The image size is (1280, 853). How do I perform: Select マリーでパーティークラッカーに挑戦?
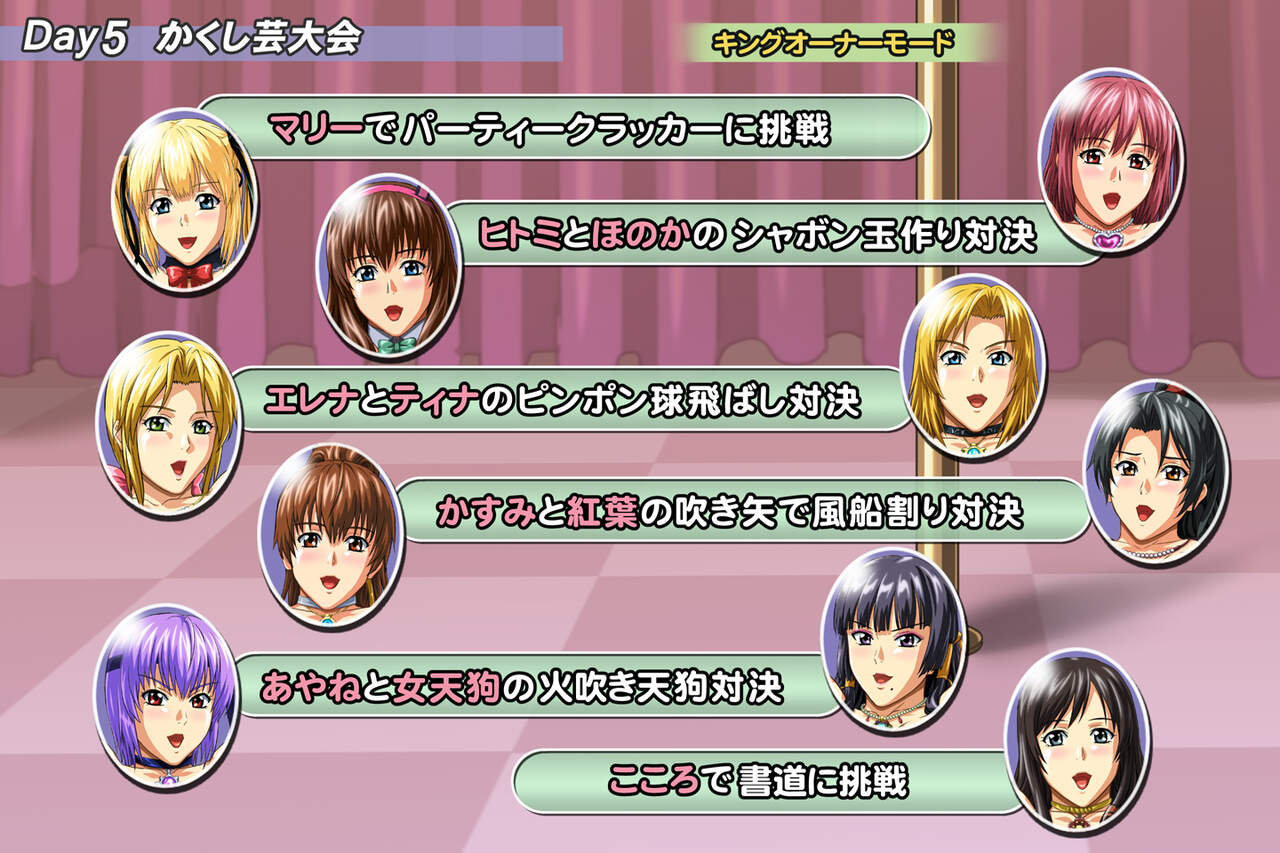click(x=550, y=128)
